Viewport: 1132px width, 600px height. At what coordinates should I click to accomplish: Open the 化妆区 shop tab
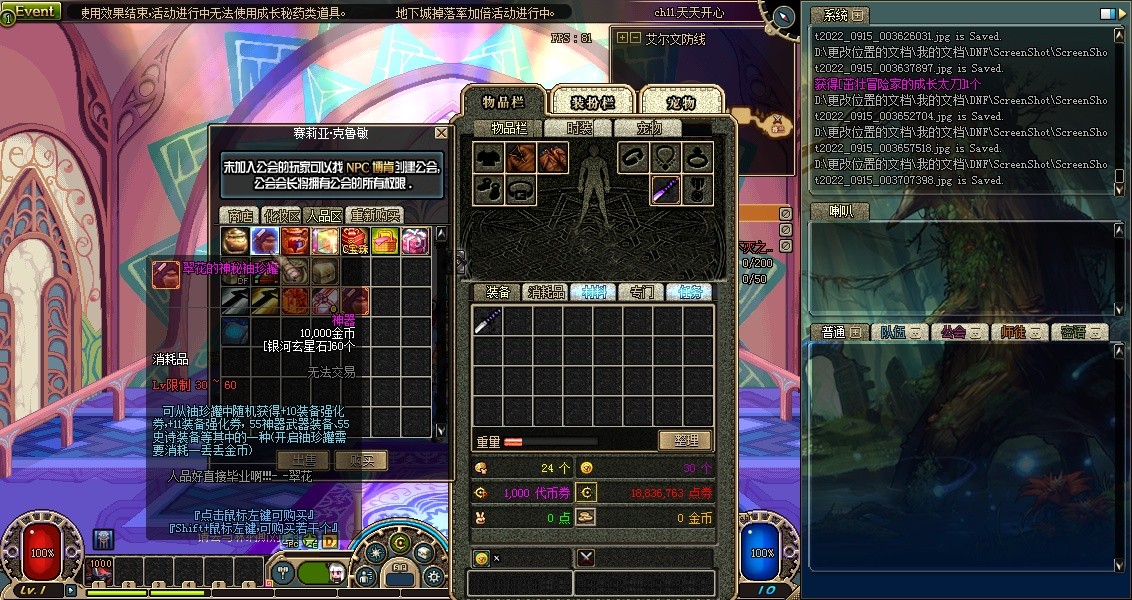[282, 215]
